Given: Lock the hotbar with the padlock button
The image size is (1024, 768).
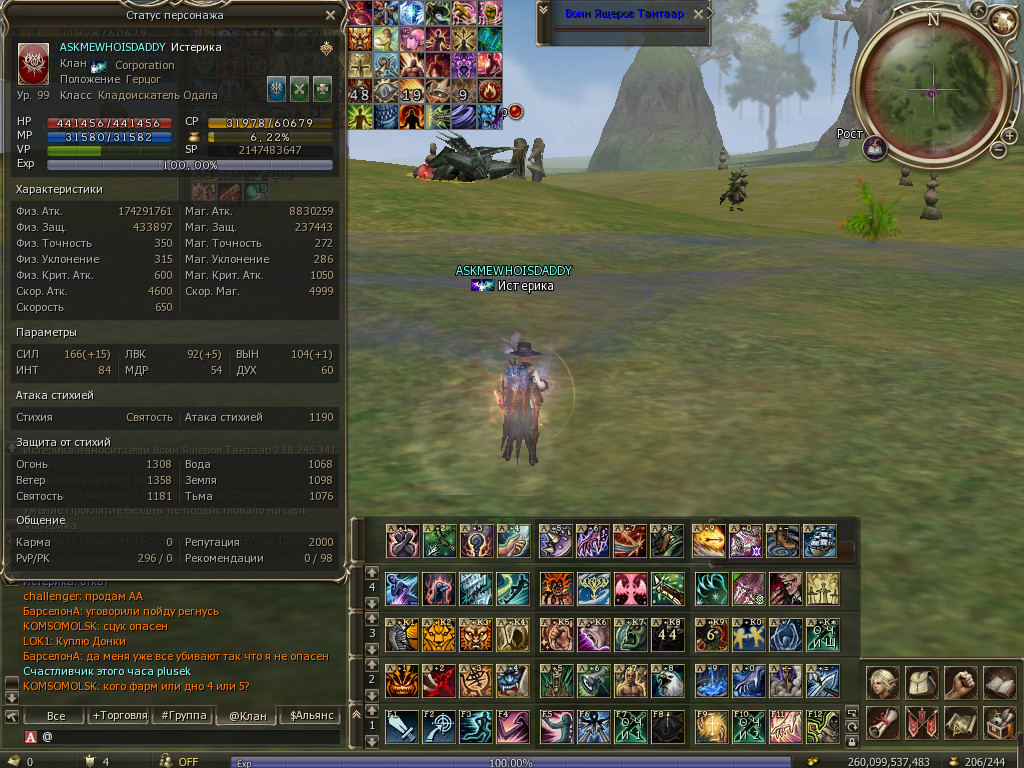Looking at the screenshot, I should [x=852, y=741].
